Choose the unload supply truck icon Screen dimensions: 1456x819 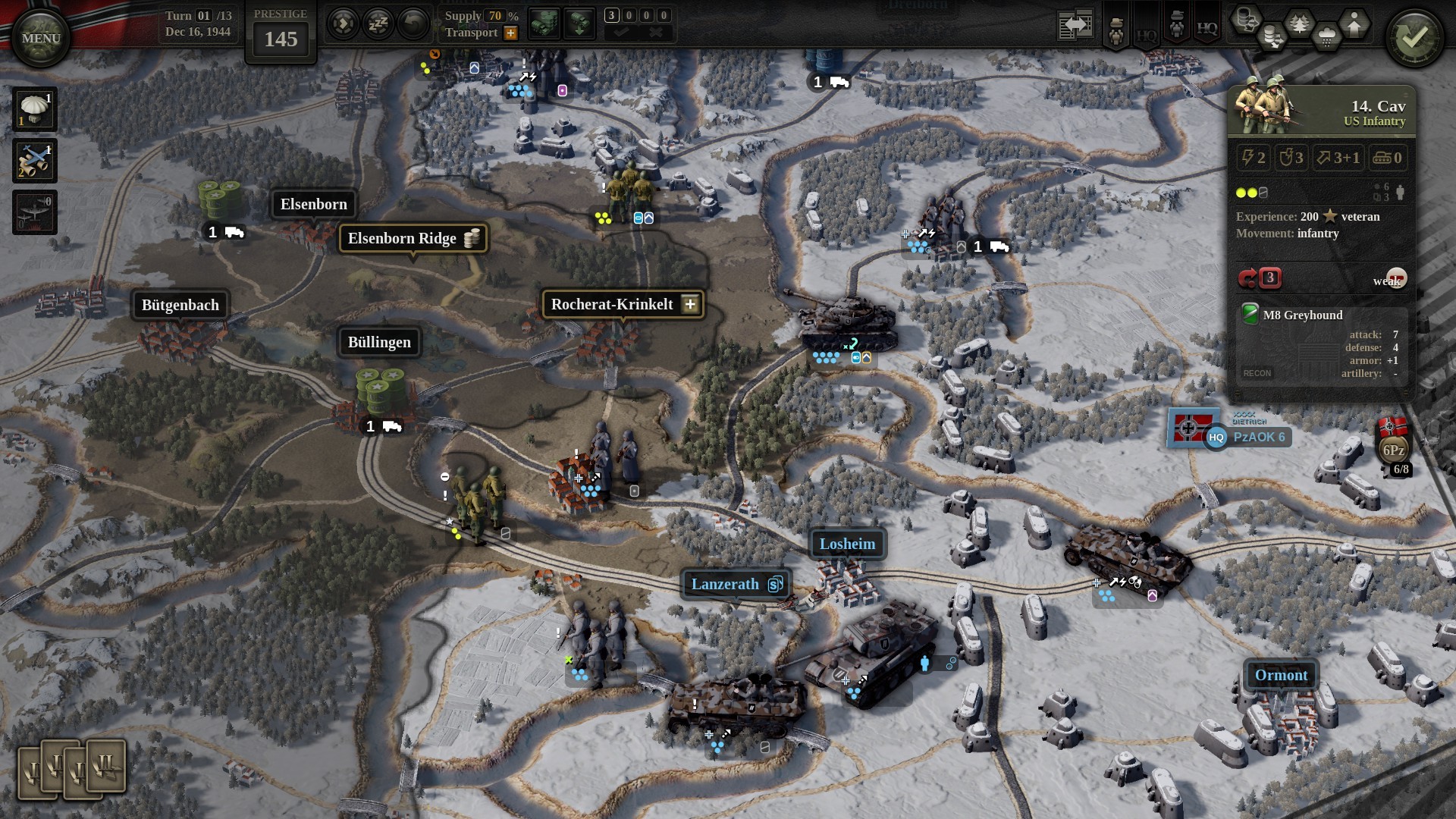(579, 23)
